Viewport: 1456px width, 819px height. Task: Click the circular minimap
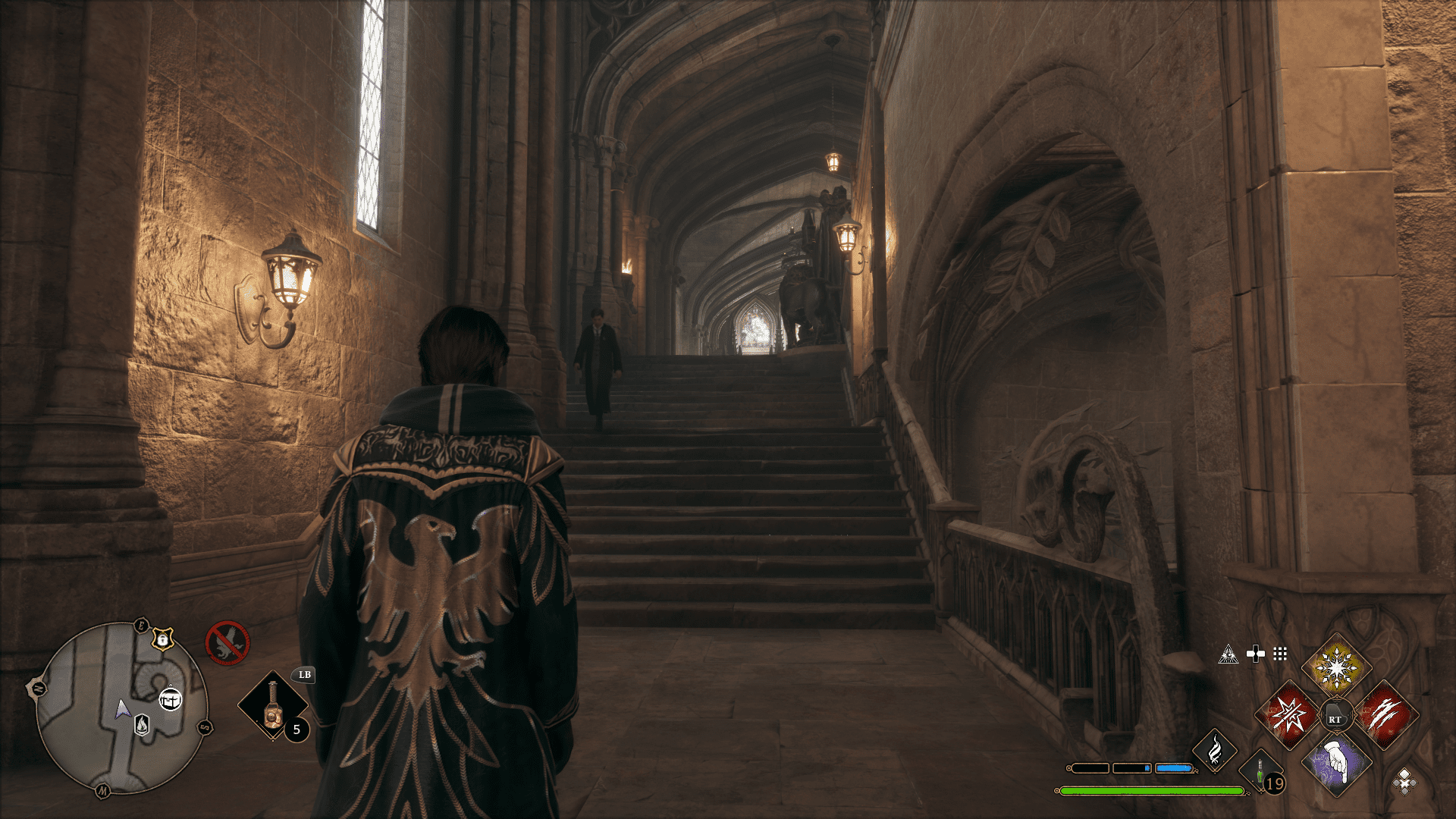tap(121, 708)
